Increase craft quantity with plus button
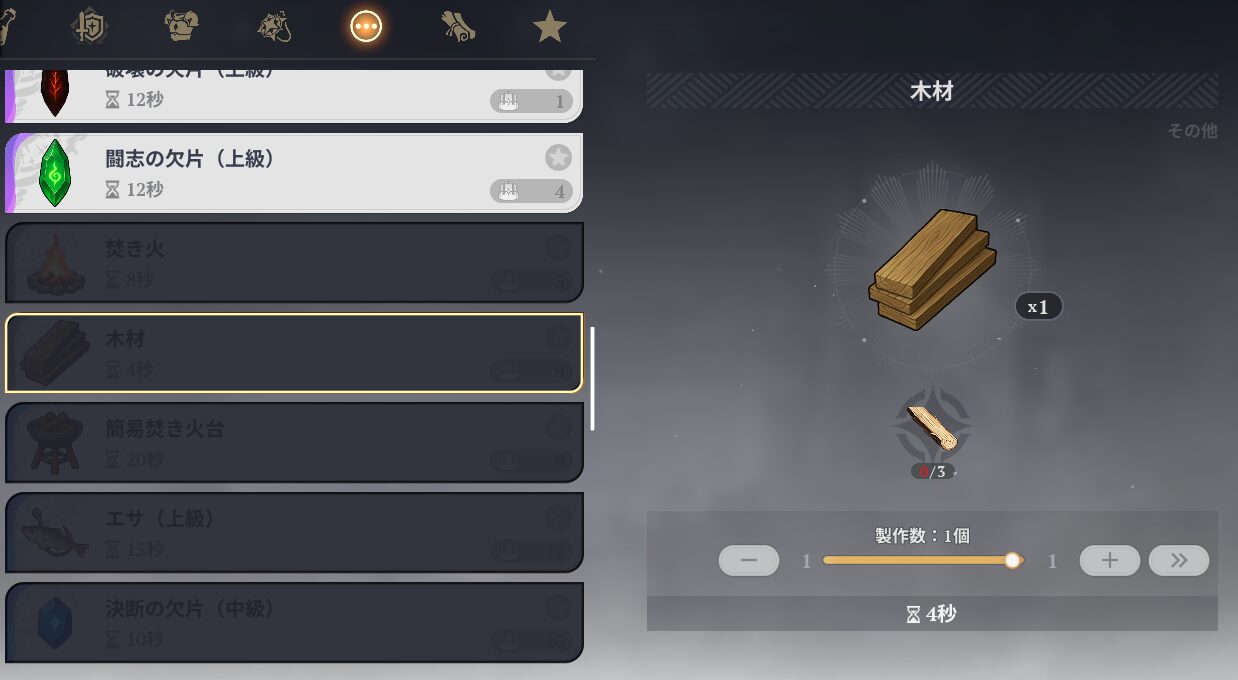1238x680 pixels. [1109, 561]
